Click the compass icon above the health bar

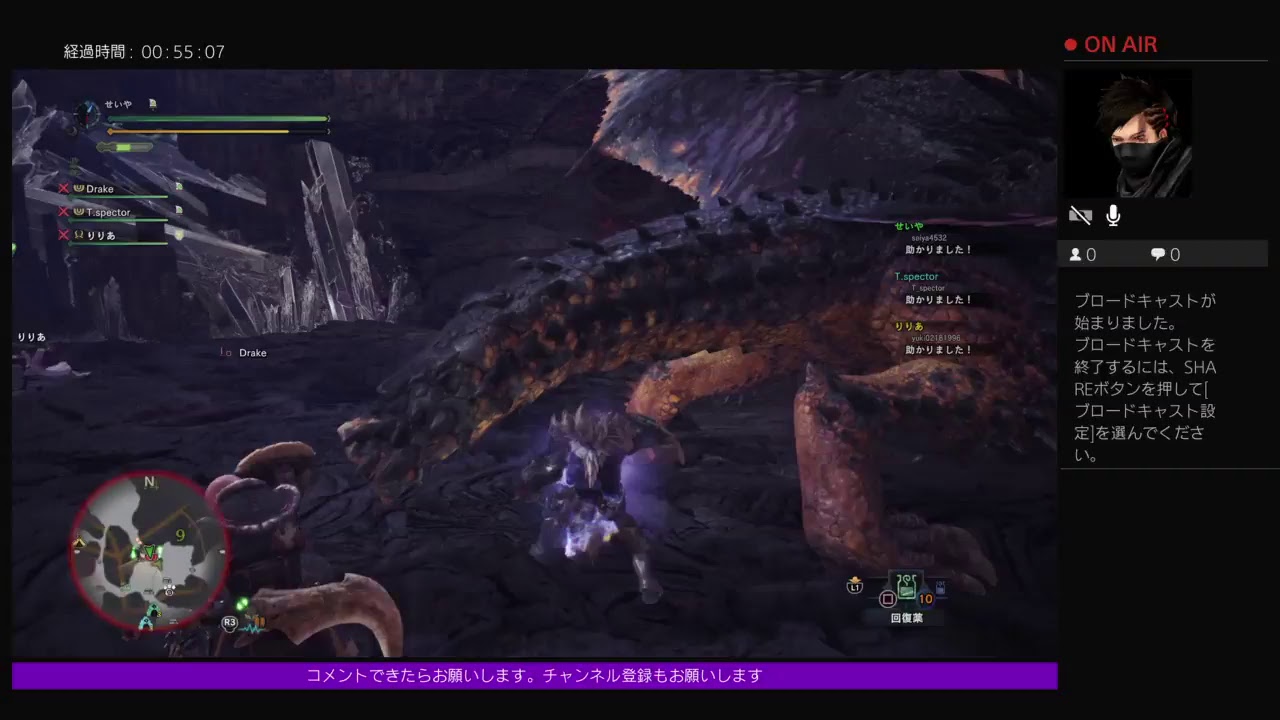pyautogui.click(x=86, y=116)
